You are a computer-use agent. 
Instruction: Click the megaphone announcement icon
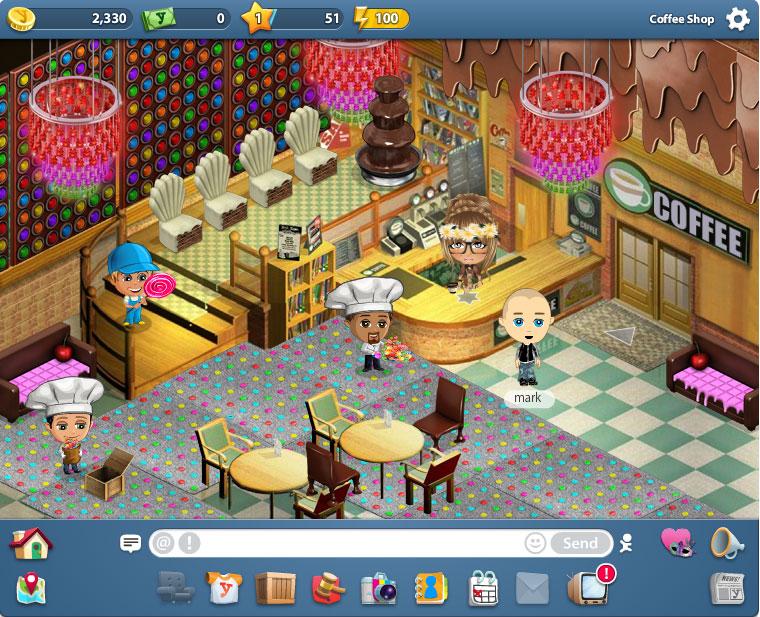pos(726,542)
